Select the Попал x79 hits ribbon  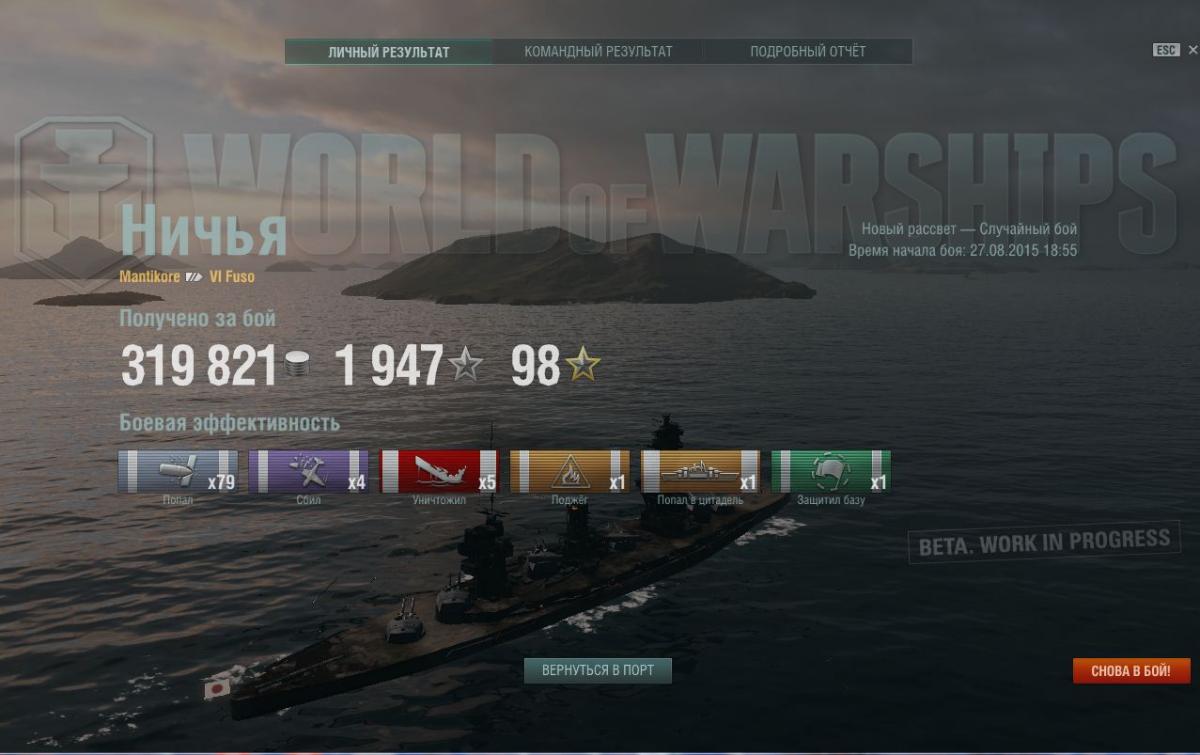[178, 471]
